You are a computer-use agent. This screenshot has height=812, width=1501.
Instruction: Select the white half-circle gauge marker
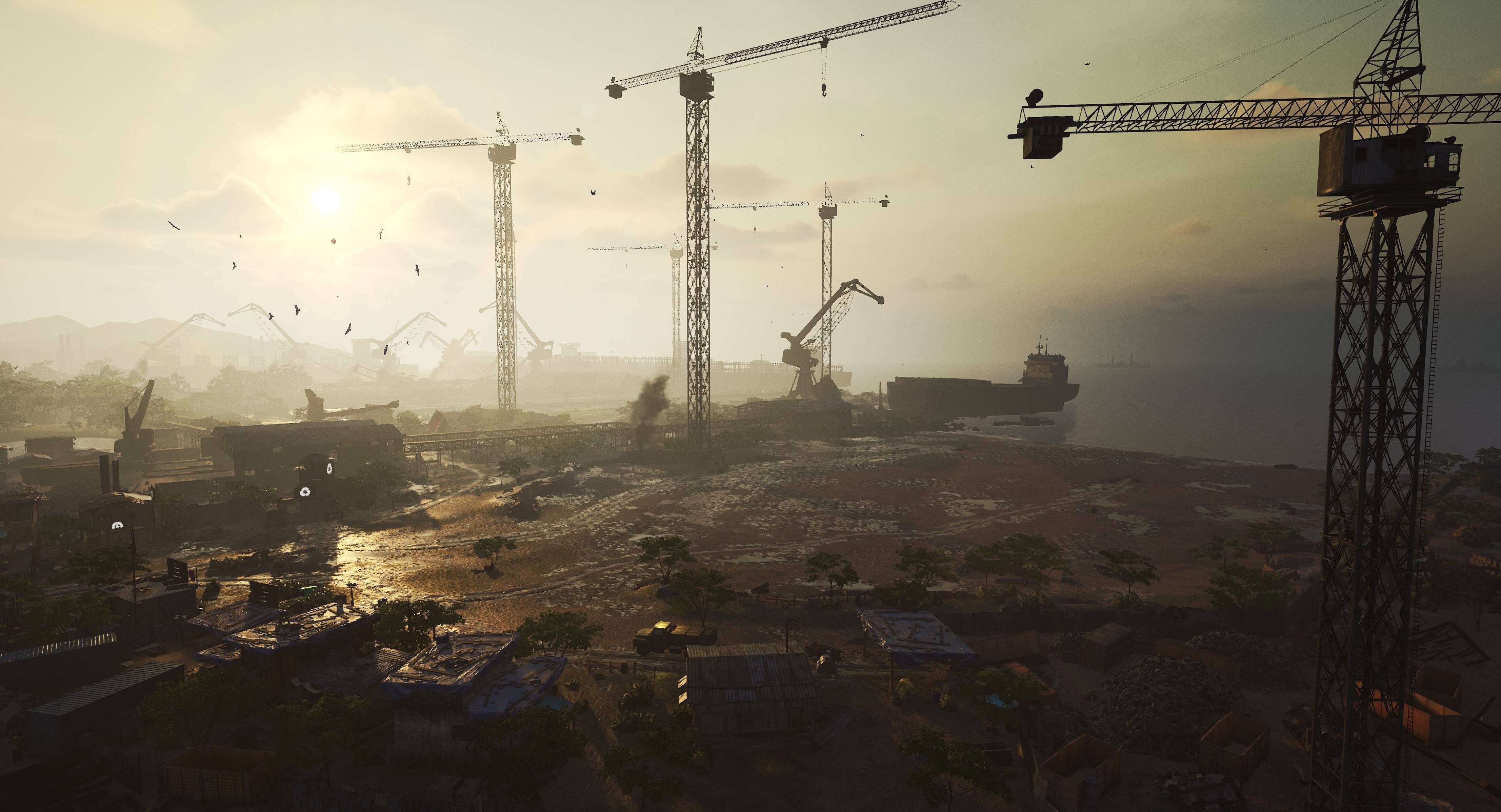[x=118, y=525]
